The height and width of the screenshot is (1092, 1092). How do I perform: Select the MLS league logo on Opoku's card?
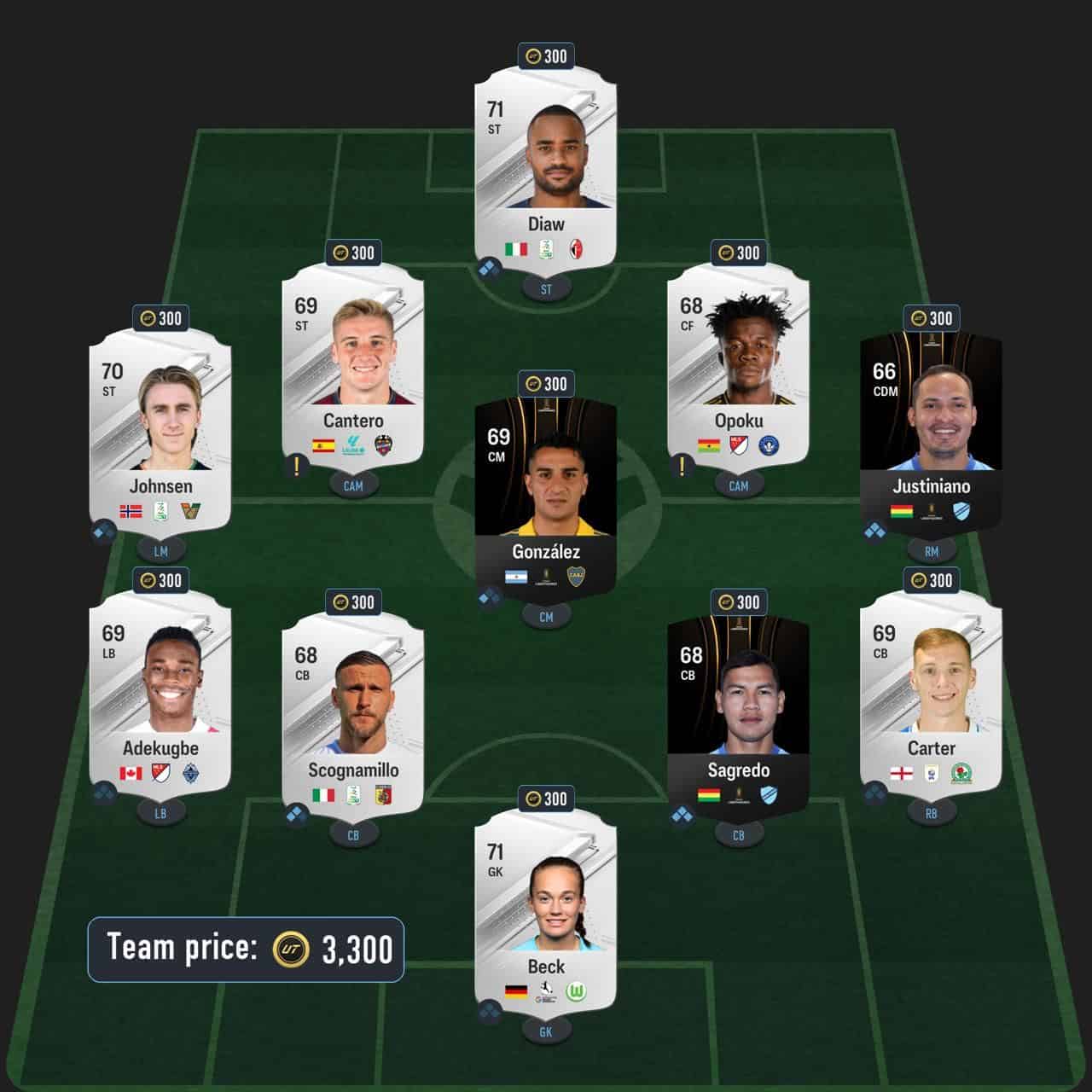[738, 446]
